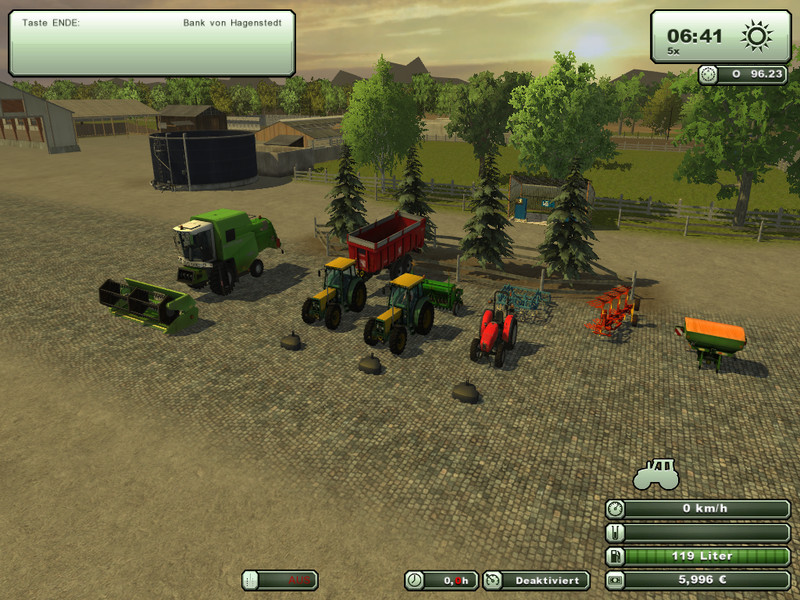This screenshot has height=600, width=800.
Task: Toggle the Deaktiviert cruise control indicator
Action: pyautogui.click(x=536, y=580)
